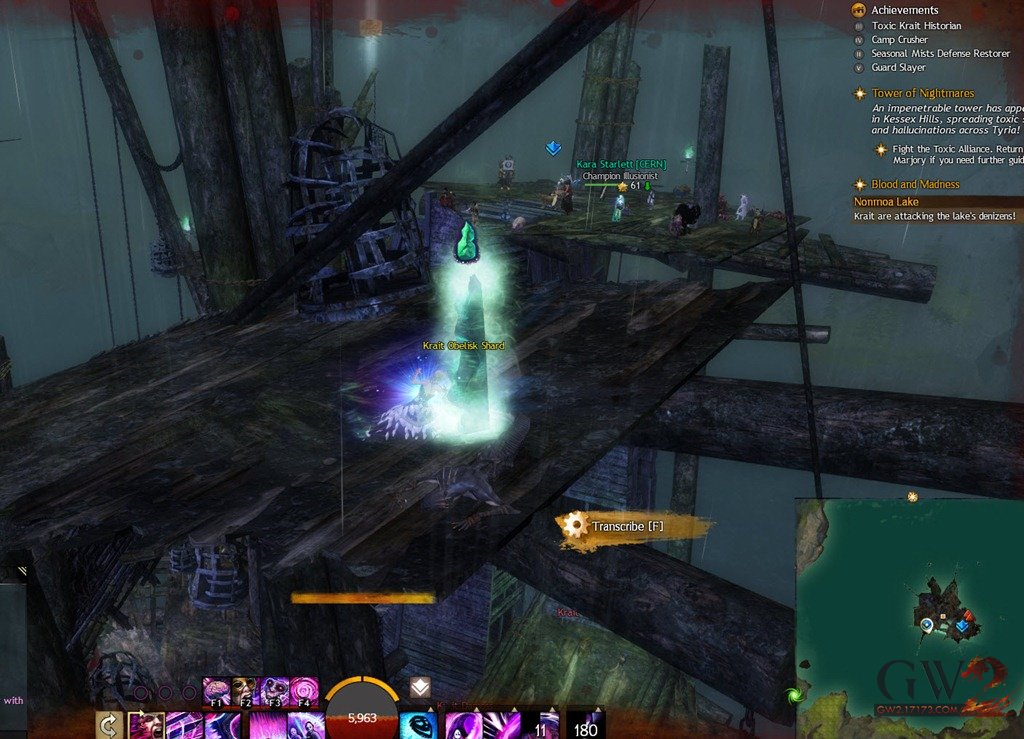Click the Nonmoa Lake event entry

886,201
